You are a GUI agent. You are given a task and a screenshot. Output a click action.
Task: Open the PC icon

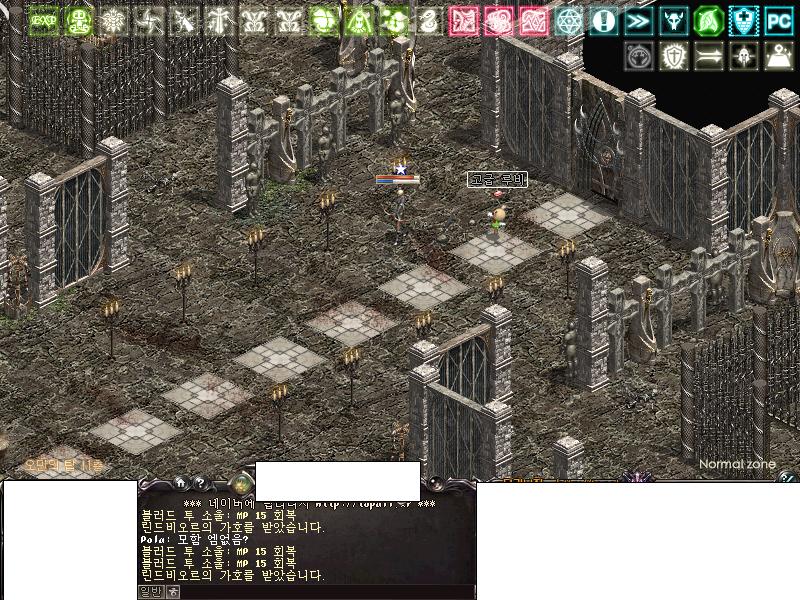tap(778, 20)
